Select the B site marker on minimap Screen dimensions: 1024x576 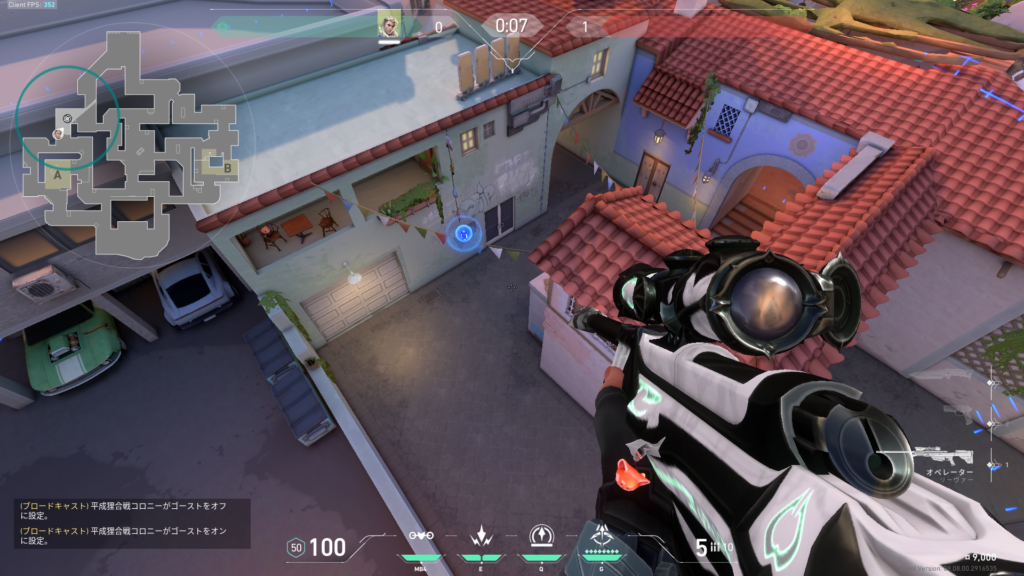(227, 167)
